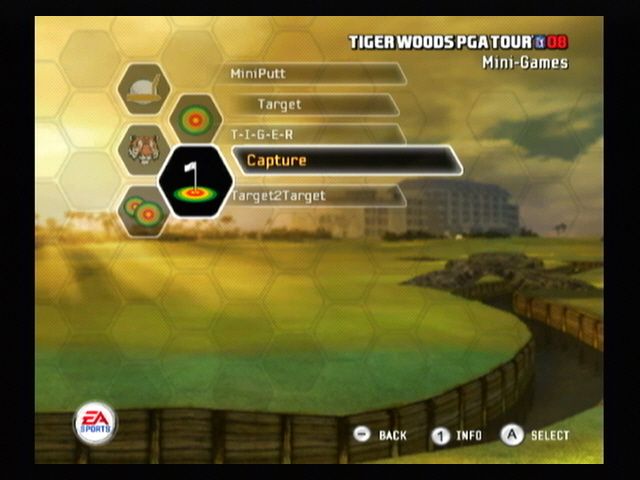Pick the Target2Target mini-game
This screenshot has width=640, height=480.
(315, 196)
